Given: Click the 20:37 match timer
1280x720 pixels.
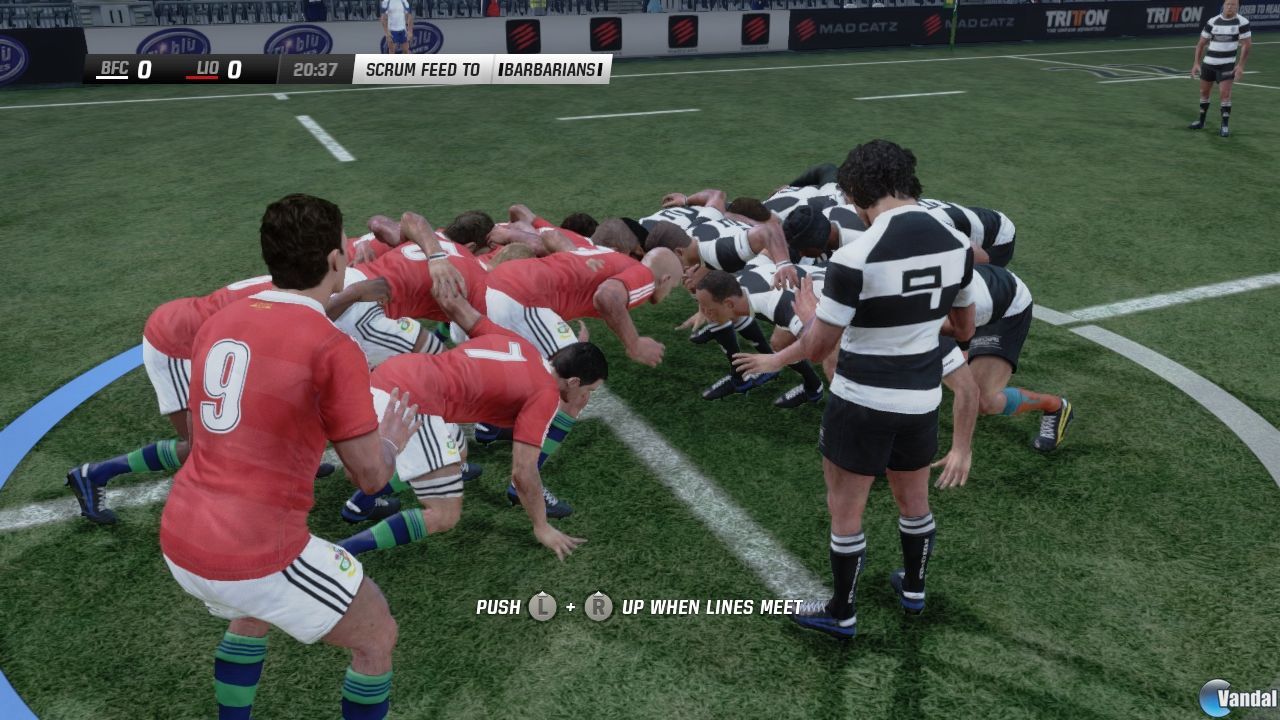Looking at the screenshot, I should pos(314,70).
